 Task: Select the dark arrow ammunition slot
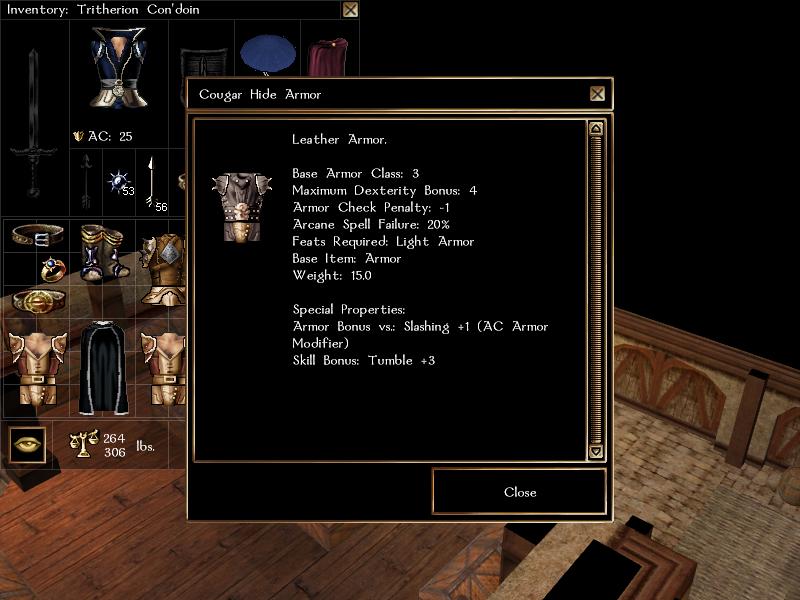pyautogui.click(x=87, y=181)
